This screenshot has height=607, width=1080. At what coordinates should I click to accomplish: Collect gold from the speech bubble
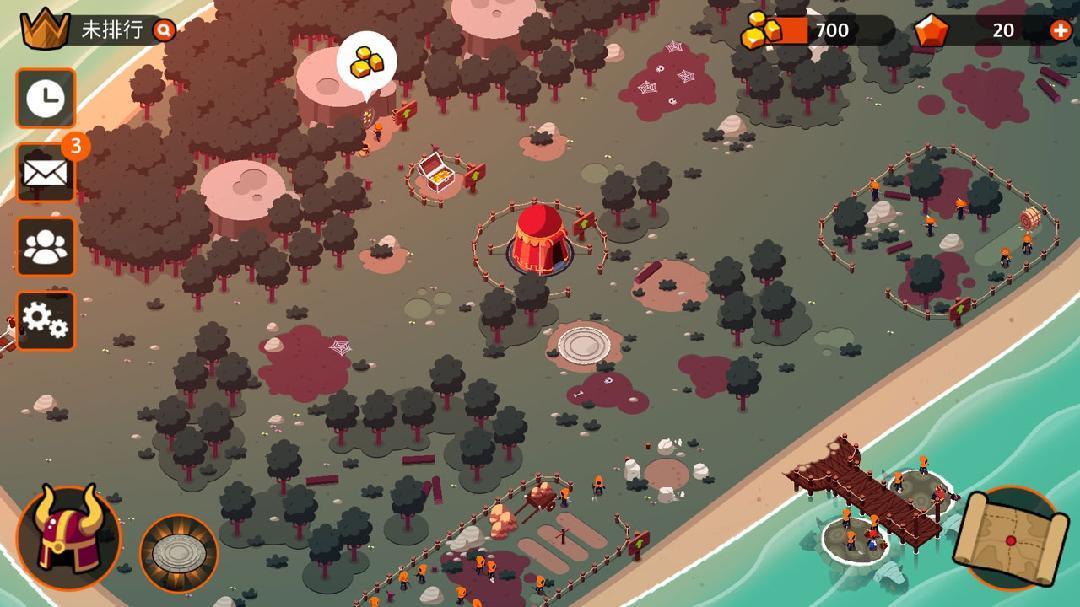(x=367, y=63)
